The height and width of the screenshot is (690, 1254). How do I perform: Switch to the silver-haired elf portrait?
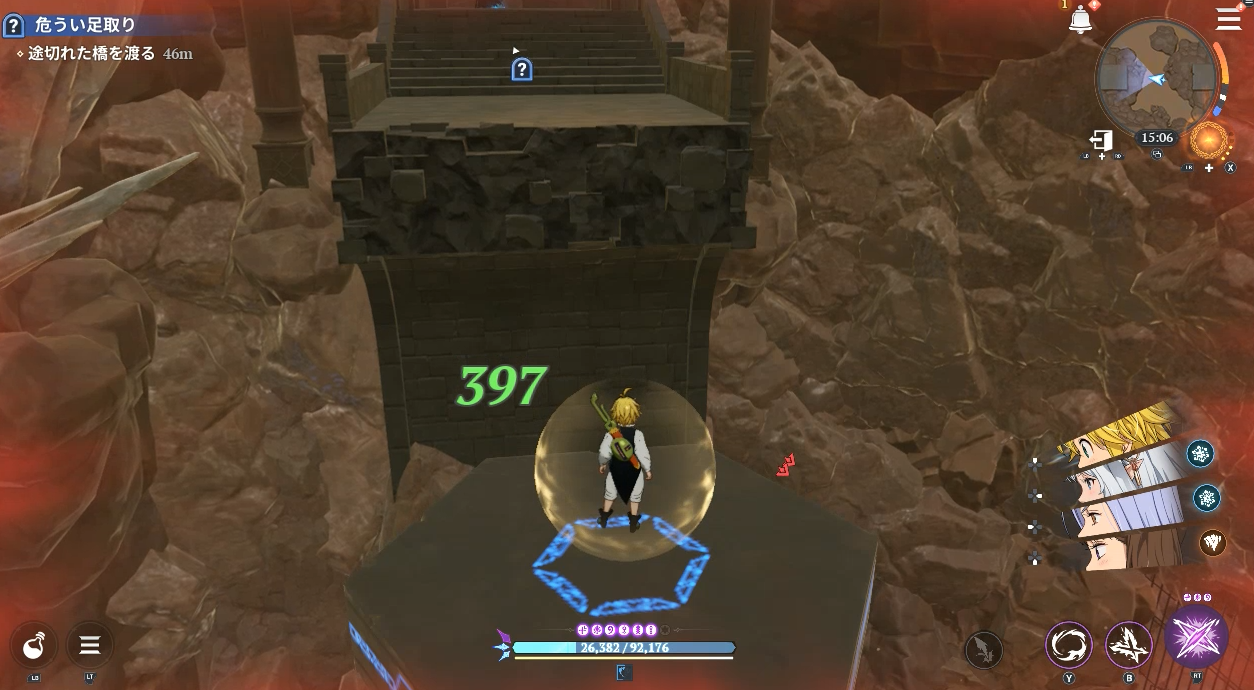[x=1112, y=479]
